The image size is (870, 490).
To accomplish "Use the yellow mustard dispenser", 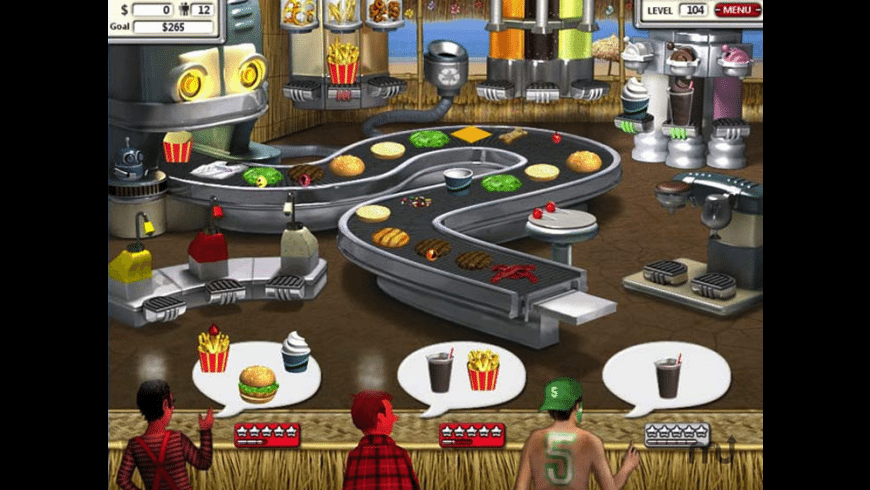I will click(129, 263).
